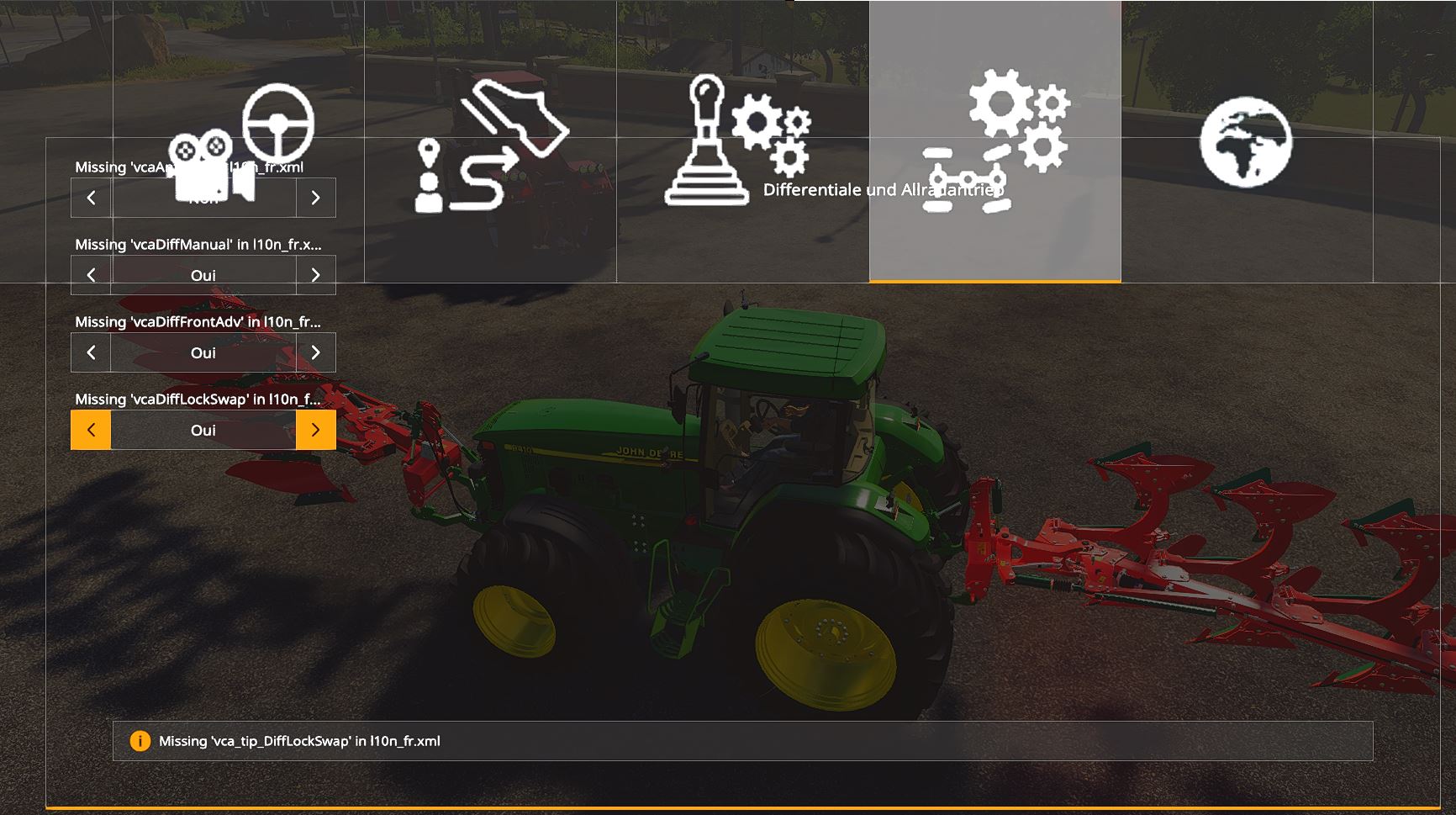This screenshot has height=815, width=1456.
Task: Click the highlighted right chevron on vcaDiffLockSwap
Action: pos(317,430)
